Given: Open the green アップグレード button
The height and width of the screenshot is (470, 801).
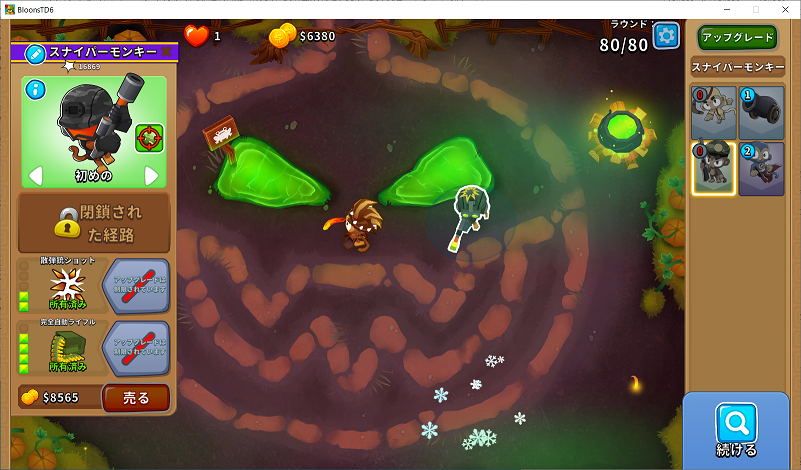Looking at the screenshot, I should tap(738, 37).
